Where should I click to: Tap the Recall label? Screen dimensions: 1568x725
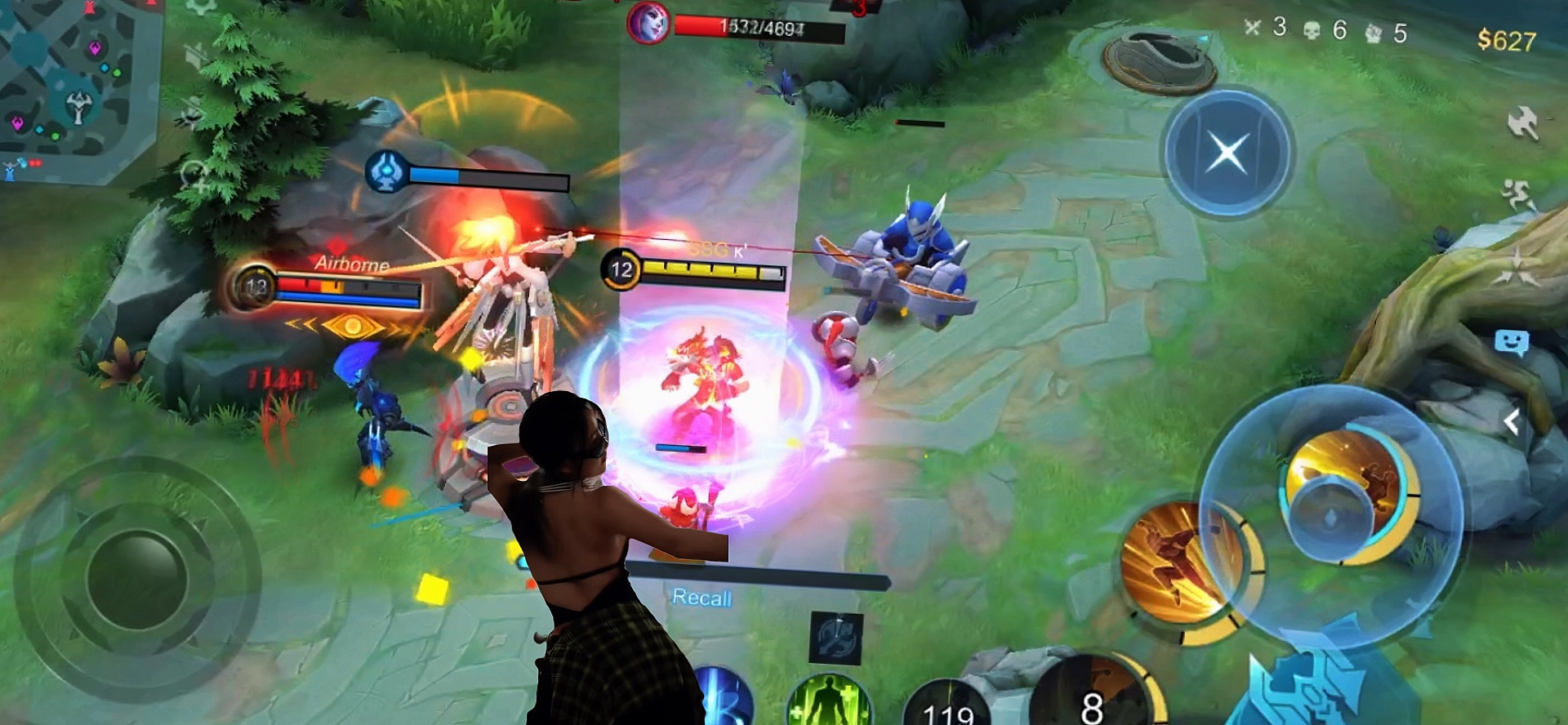[x=702, y=598]
